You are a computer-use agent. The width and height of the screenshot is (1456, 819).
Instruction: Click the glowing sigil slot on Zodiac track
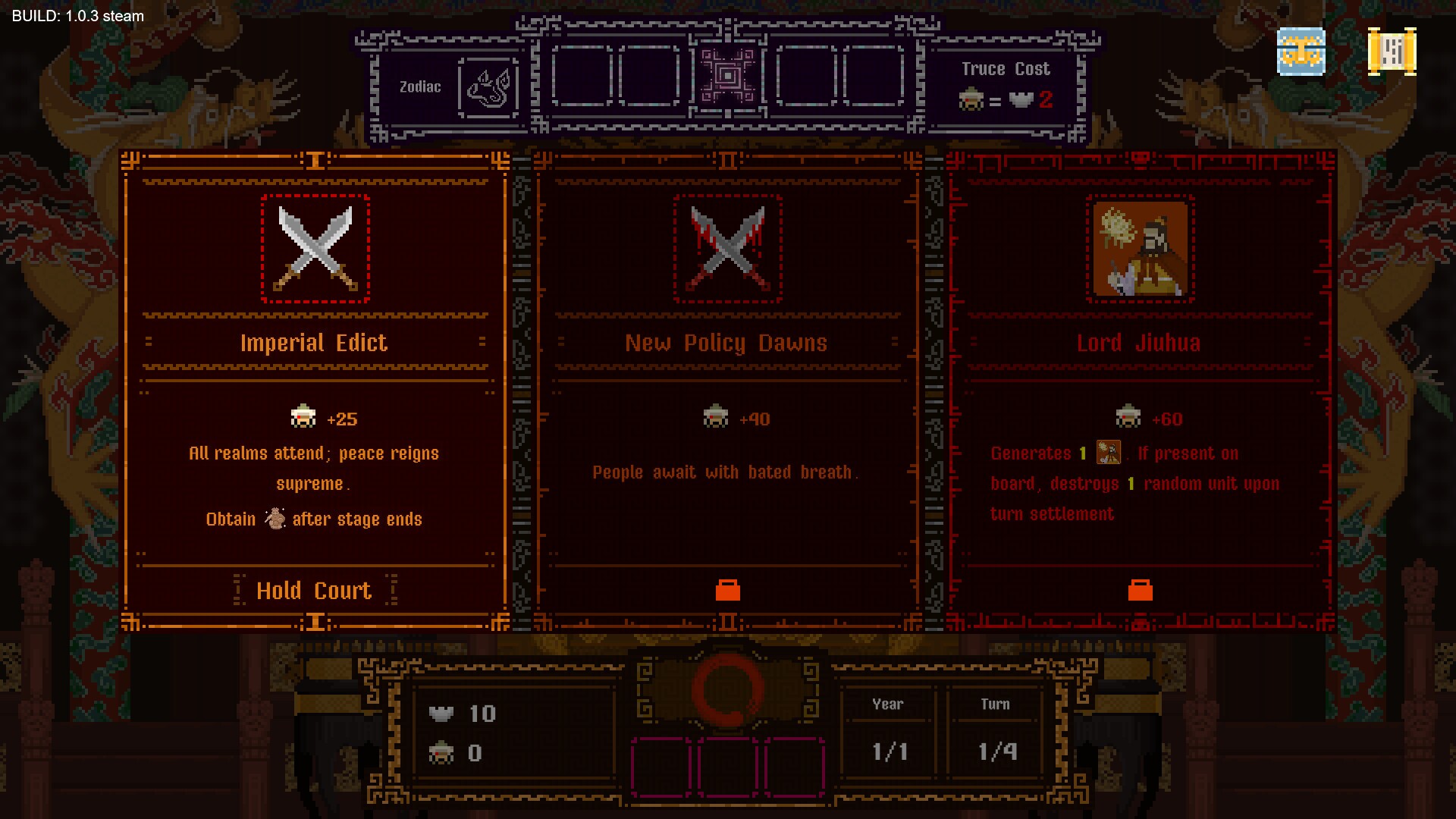pos(726,76)
